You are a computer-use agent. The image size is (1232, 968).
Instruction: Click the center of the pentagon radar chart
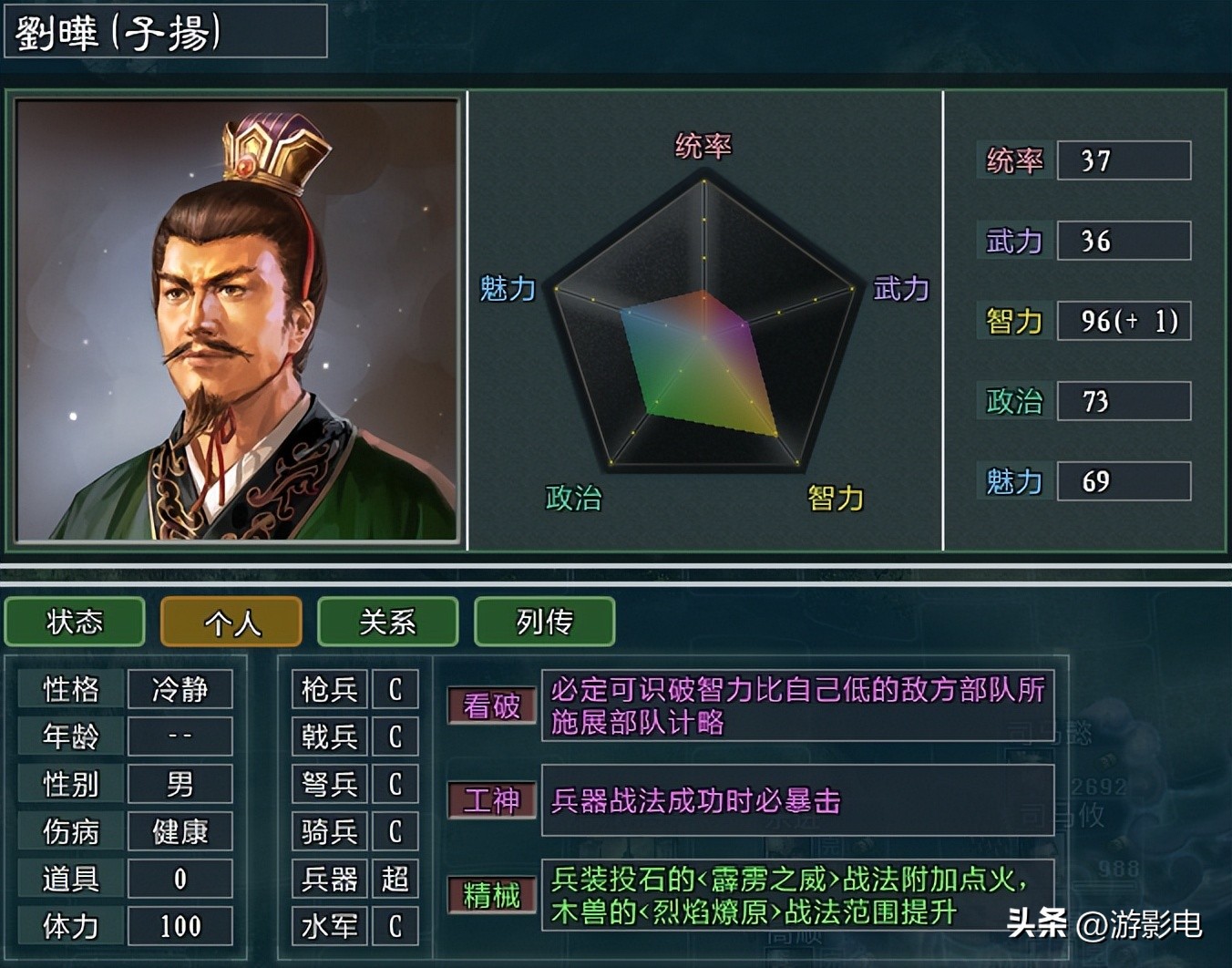[x=703, y=337]
